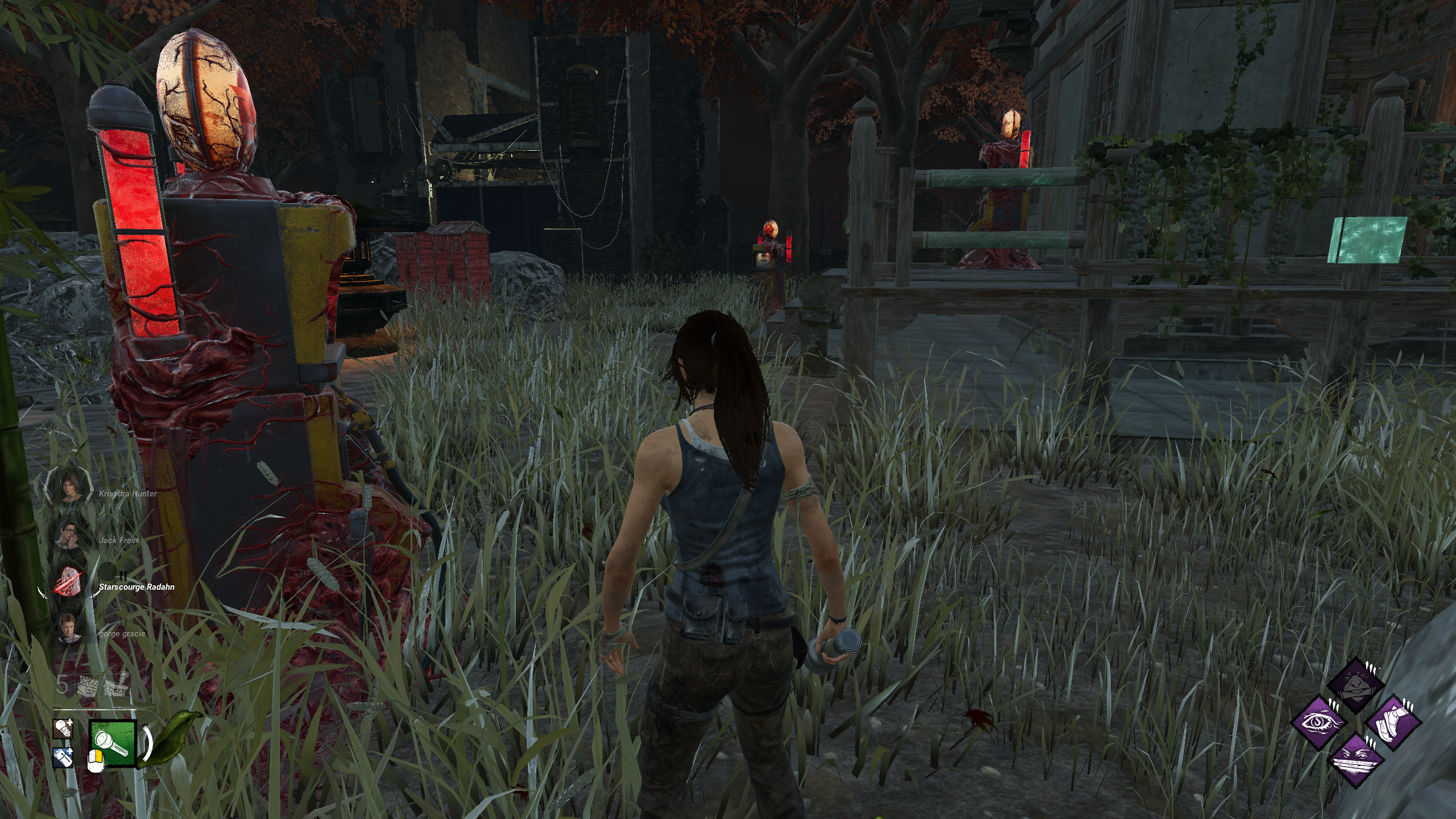
Task: Click the generator objective icon
Action: click(x=85, y=686)
